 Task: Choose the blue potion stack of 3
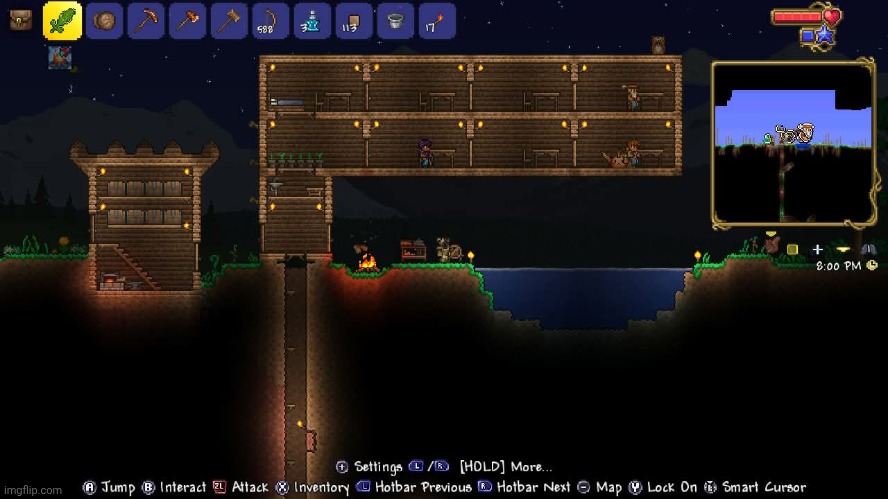[312, 21]
